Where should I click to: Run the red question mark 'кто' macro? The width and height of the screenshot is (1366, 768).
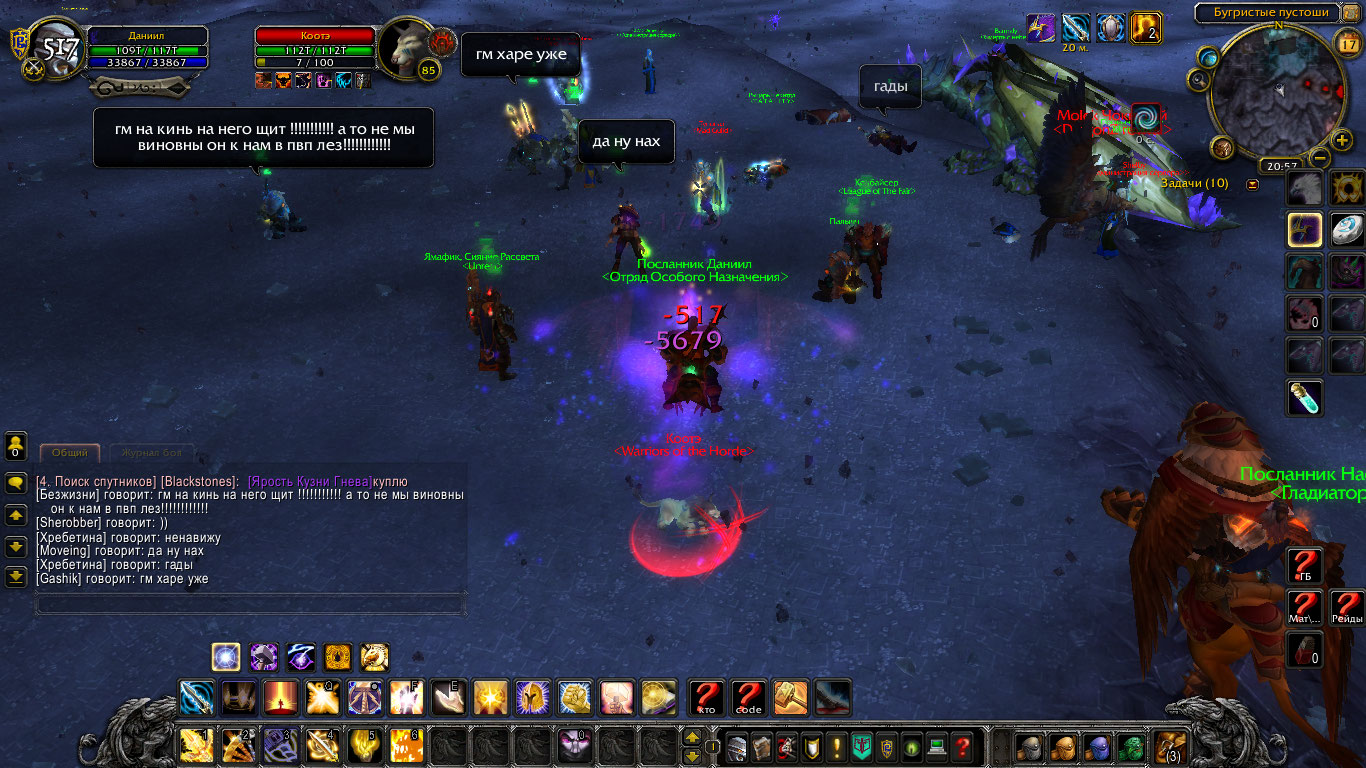click(x=706, y=697)
